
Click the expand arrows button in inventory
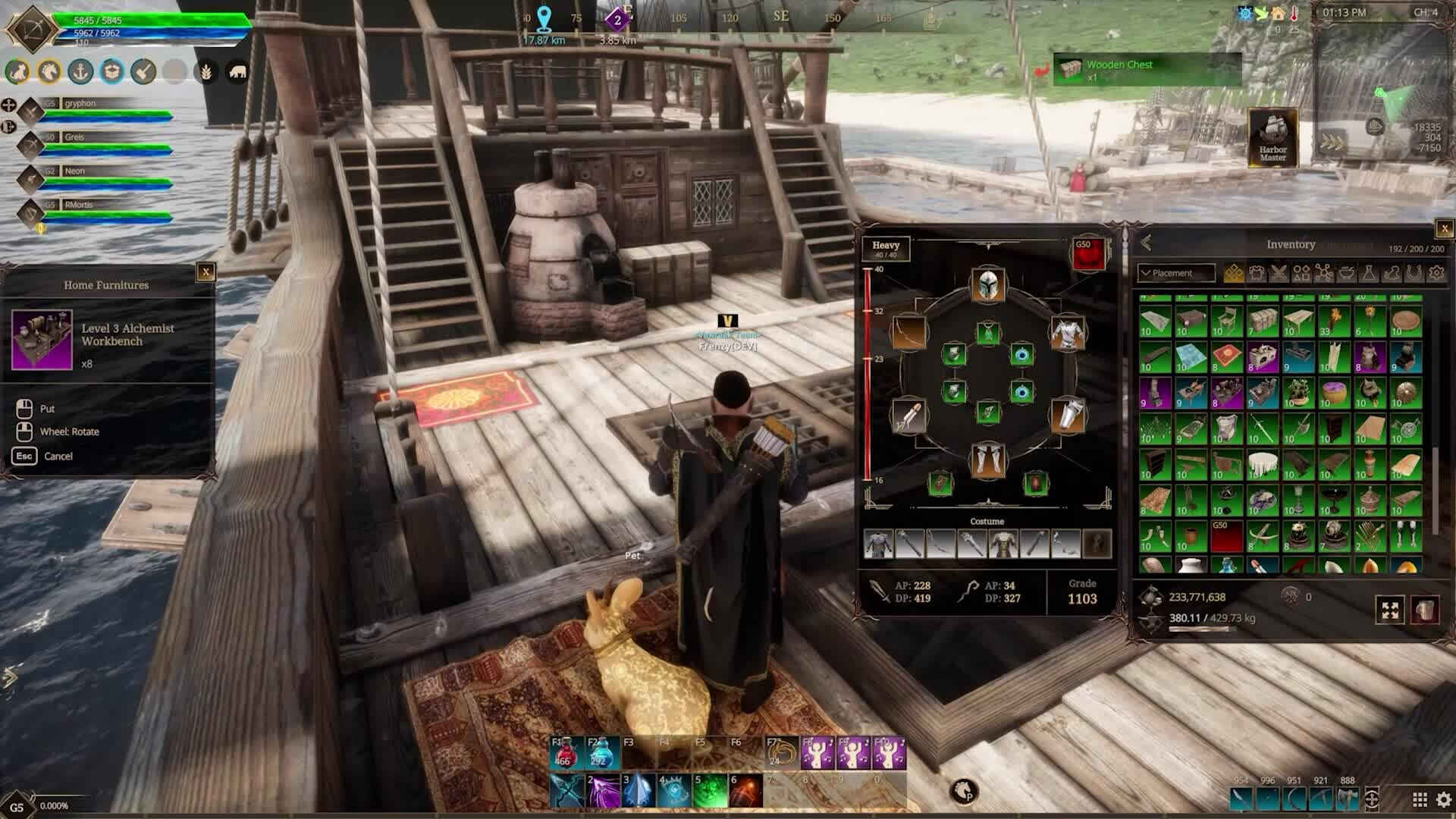pyautogui.click(x=1389, y=610)
